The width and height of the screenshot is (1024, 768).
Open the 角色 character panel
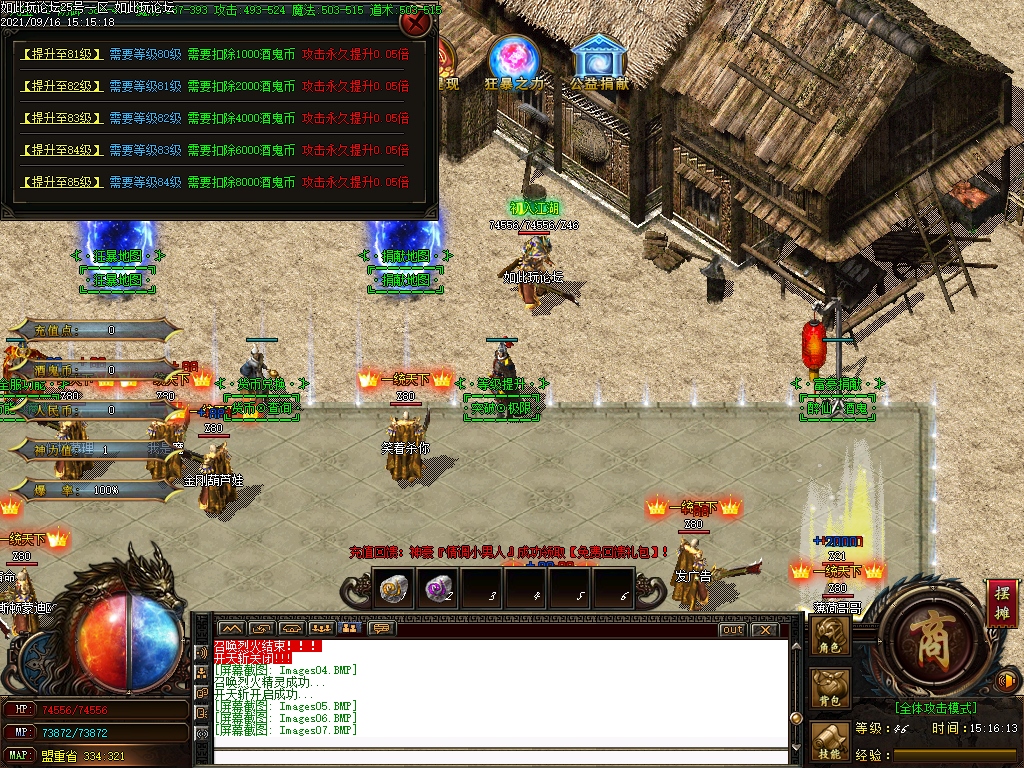(831, 635)
